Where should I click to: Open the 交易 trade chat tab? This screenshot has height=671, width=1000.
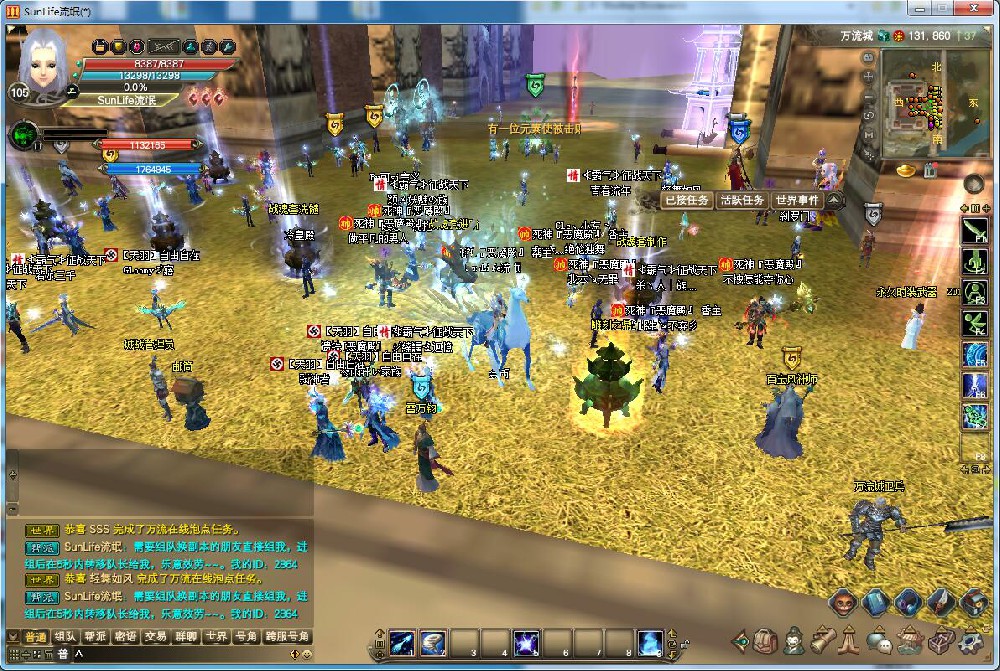(x=155, y=637)
